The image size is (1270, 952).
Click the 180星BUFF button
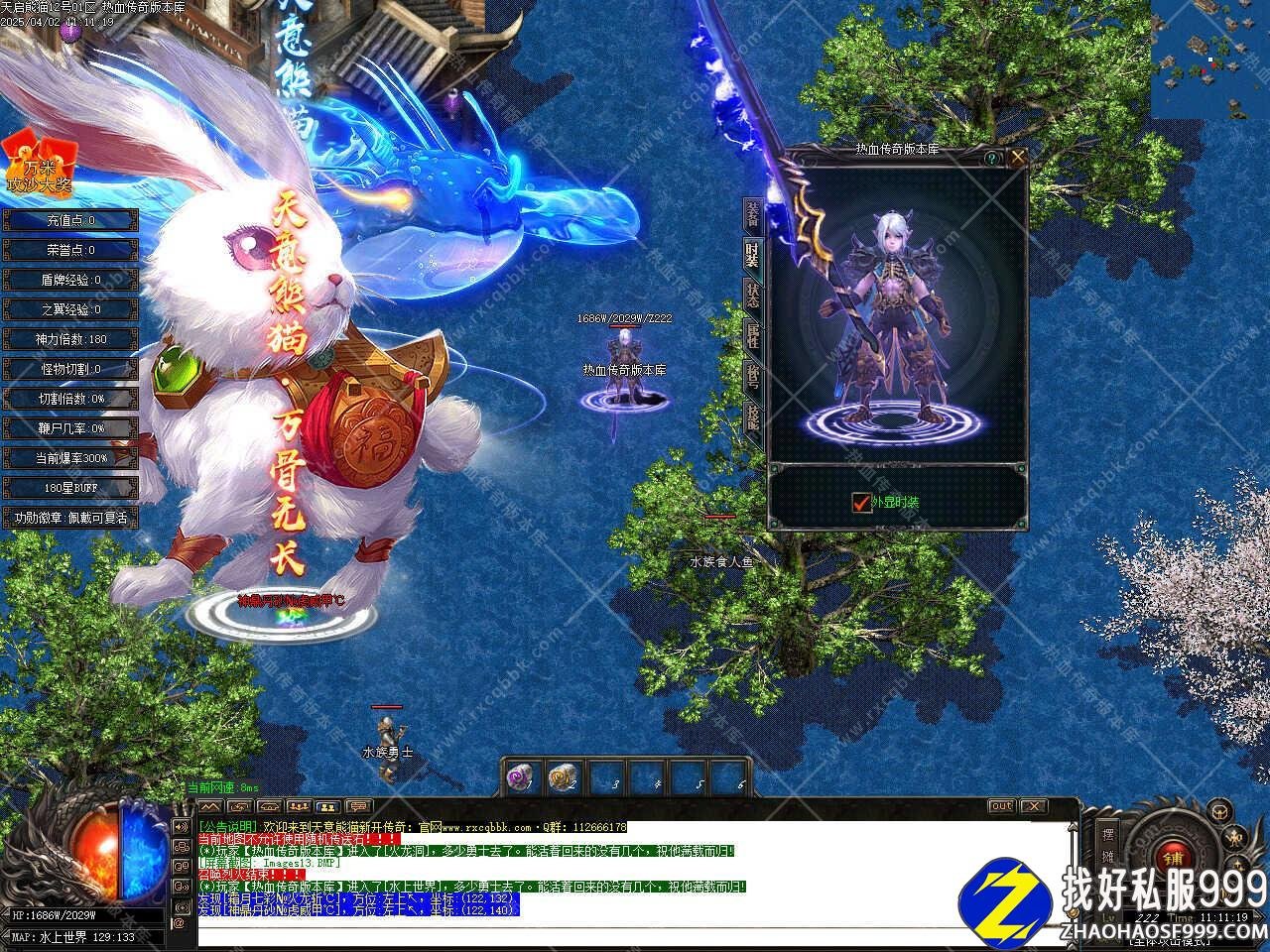pos(69,488)
